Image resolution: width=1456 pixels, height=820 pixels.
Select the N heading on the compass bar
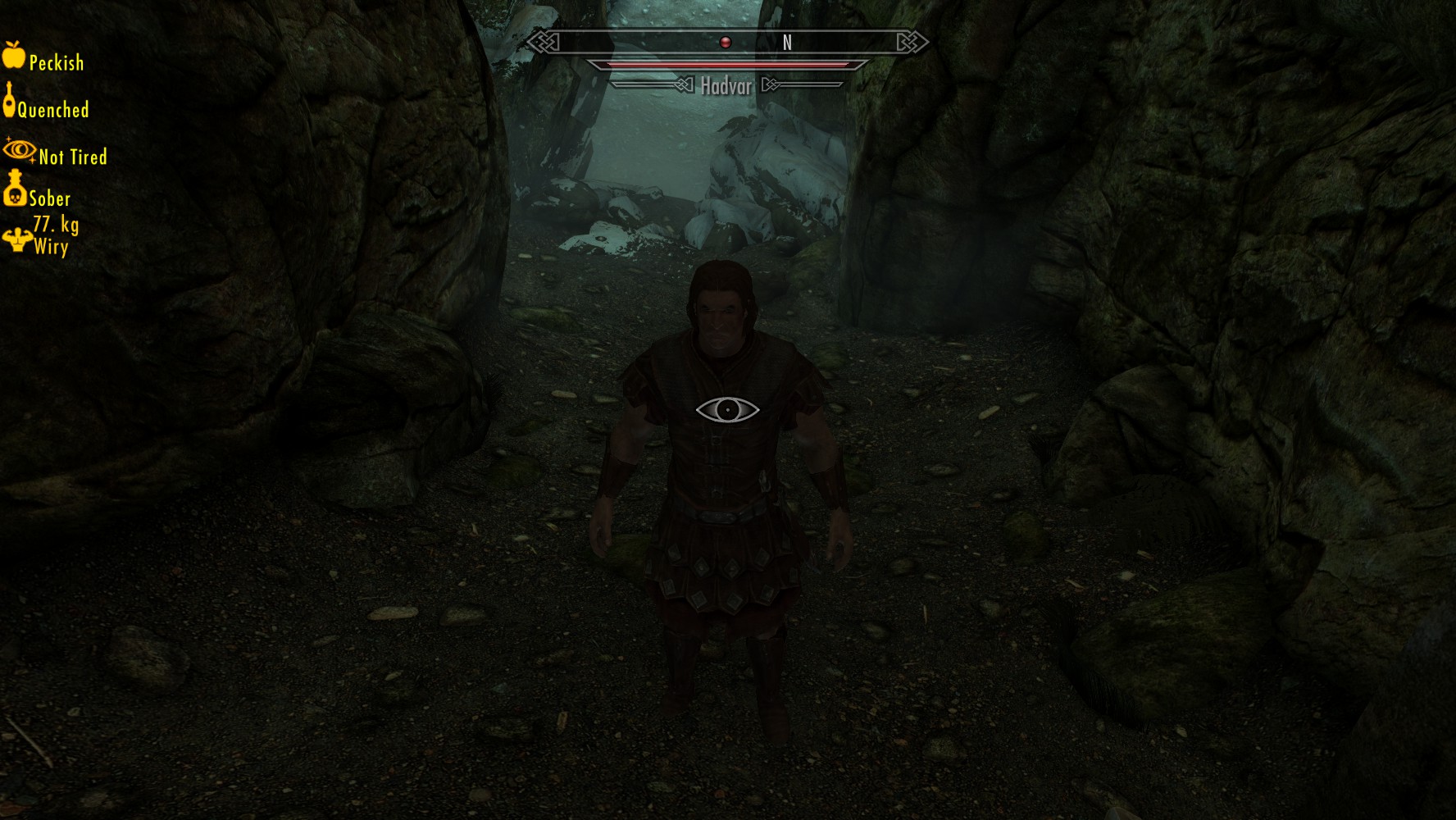[x=787, y=43]
